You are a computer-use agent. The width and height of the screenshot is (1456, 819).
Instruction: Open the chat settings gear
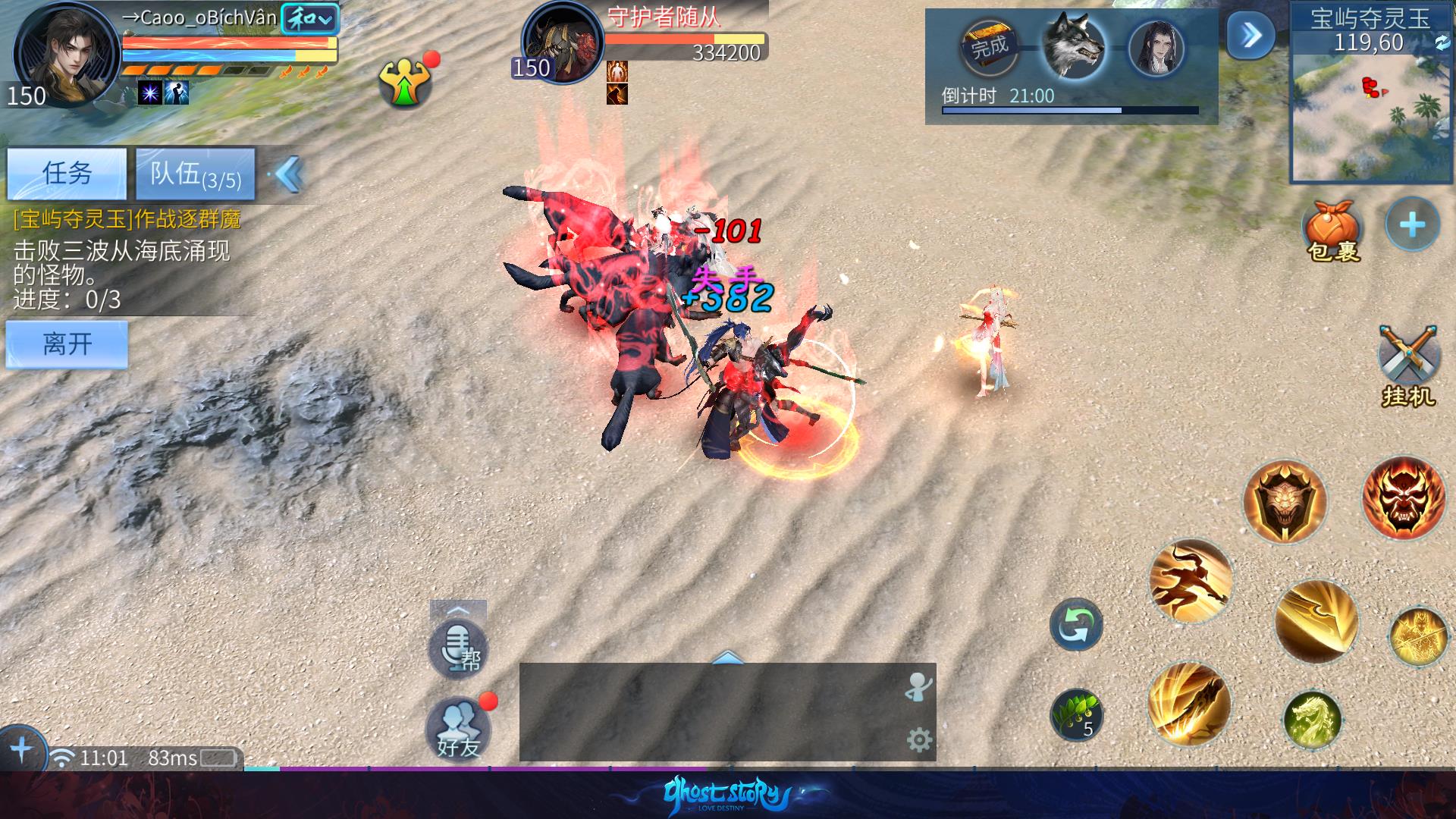point(919,739)
